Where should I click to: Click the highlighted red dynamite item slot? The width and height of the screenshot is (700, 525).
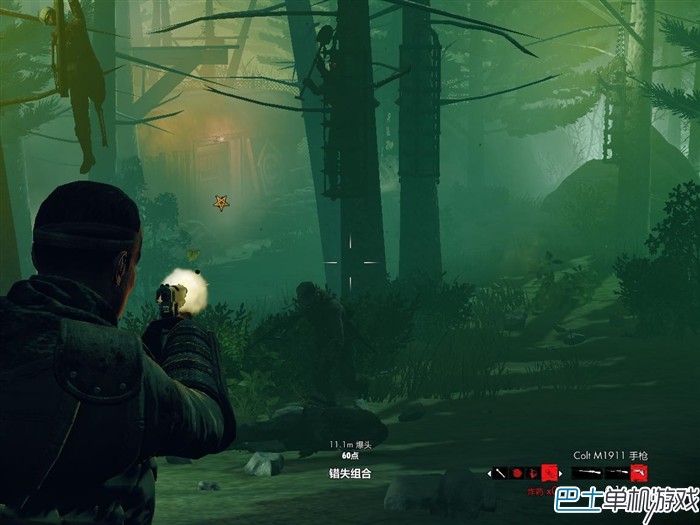(549, 472)
